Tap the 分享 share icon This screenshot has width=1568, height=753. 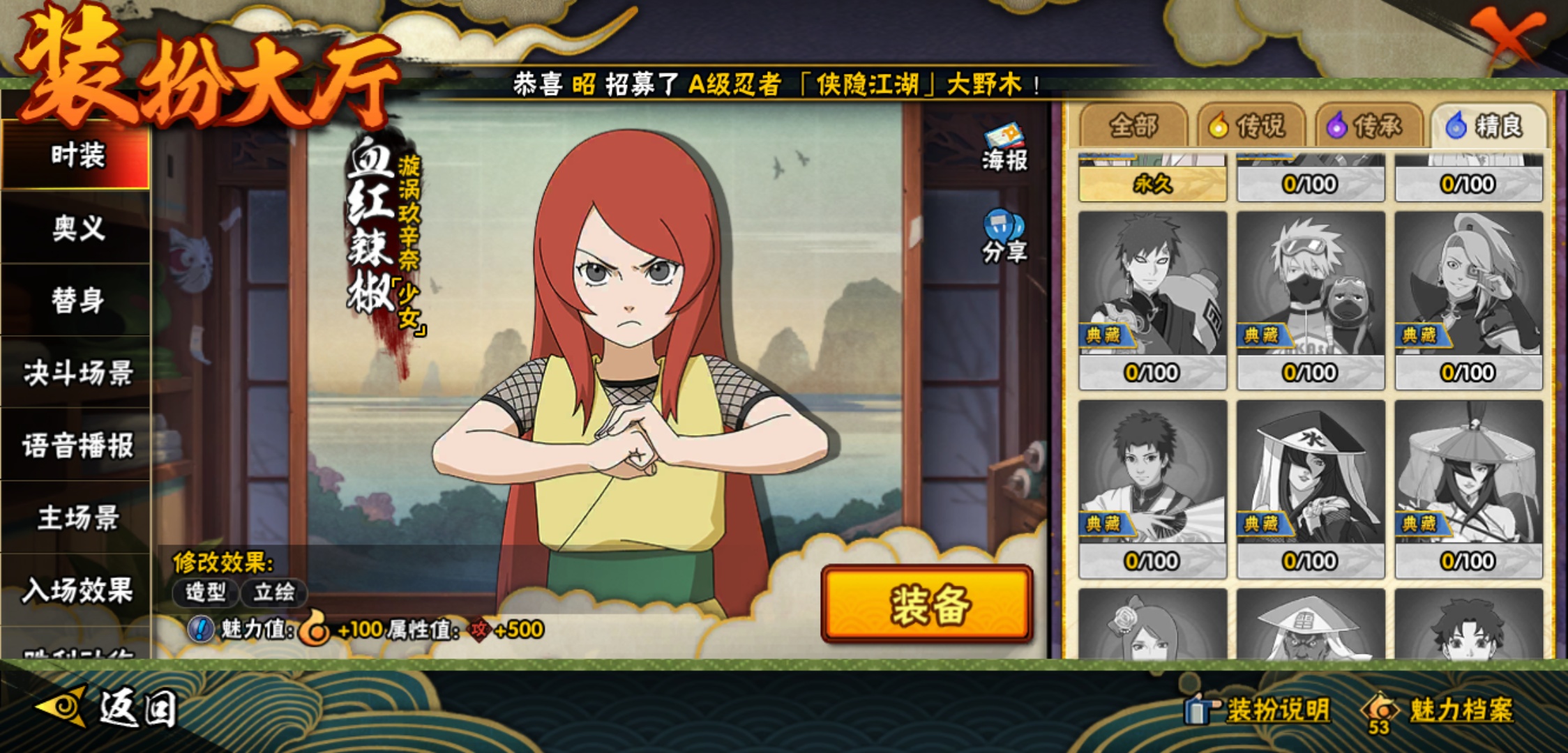[x=1004, y=238]
